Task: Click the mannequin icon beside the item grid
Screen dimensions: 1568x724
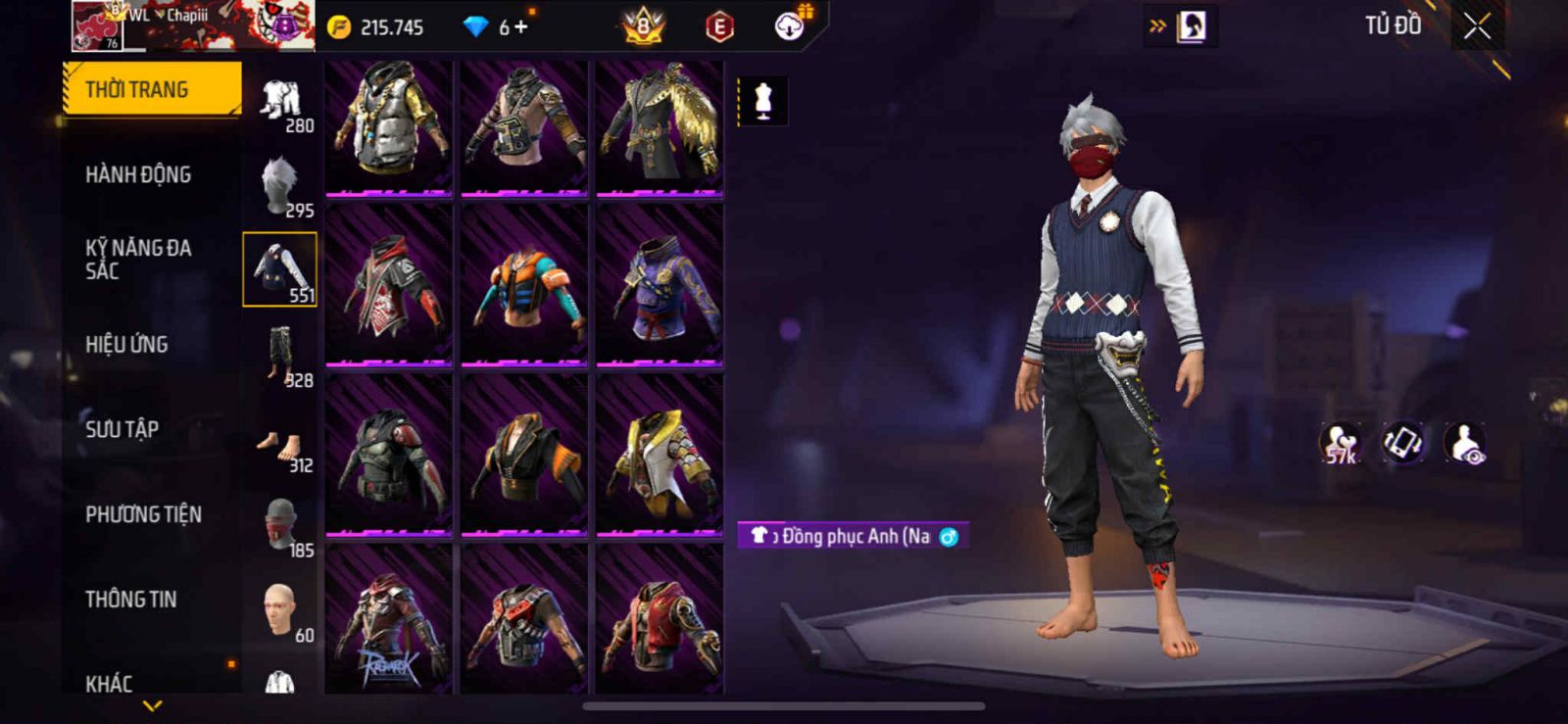Action: click(x=762, y=101)
